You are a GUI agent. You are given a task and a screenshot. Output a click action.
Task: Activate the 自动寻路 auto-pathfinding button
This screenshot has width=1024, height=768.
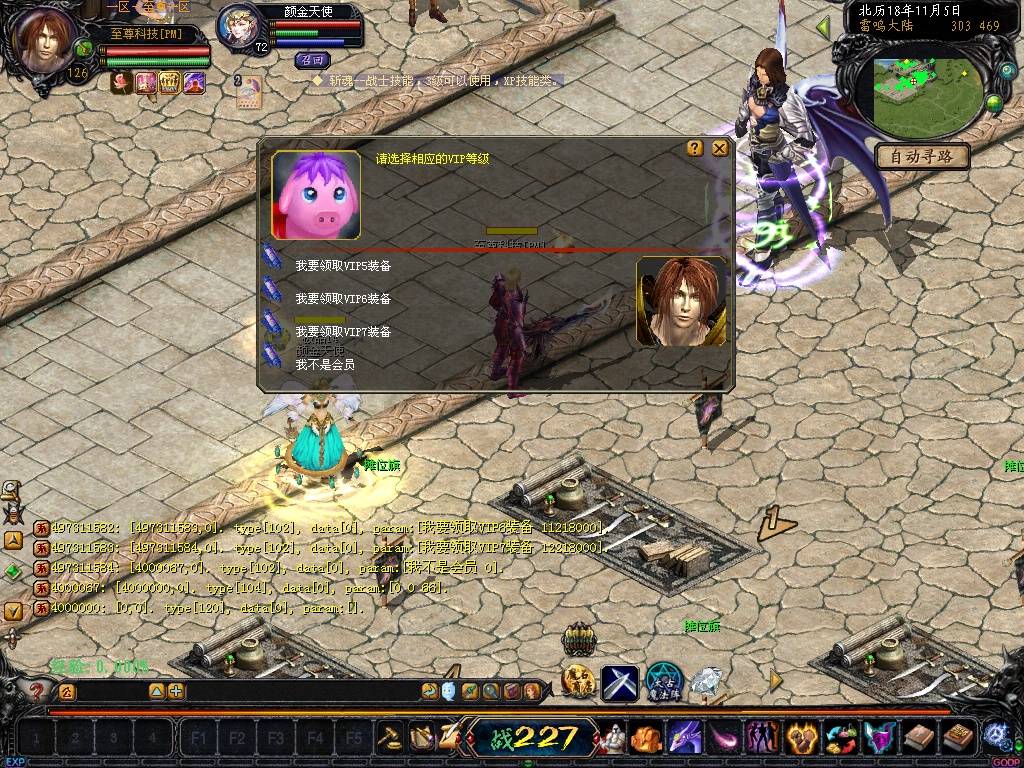[922, 156]
